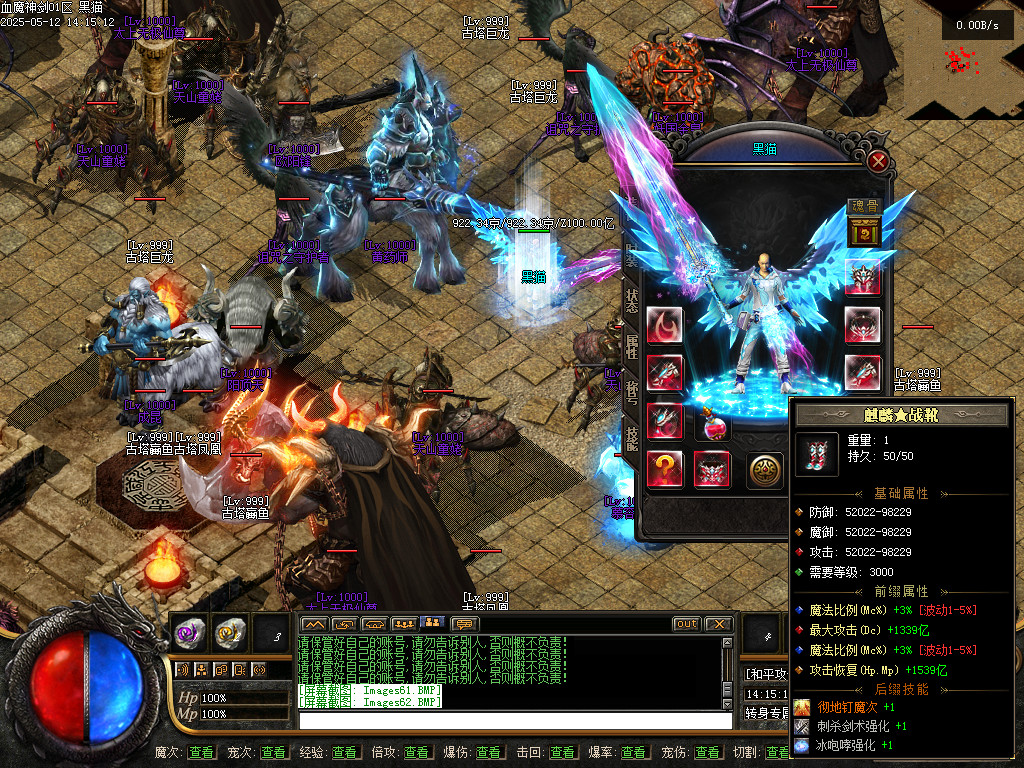The image size is (1024, 768).
Task: Close the 黑猫 character equipment panel
Action: coord(878,161)
